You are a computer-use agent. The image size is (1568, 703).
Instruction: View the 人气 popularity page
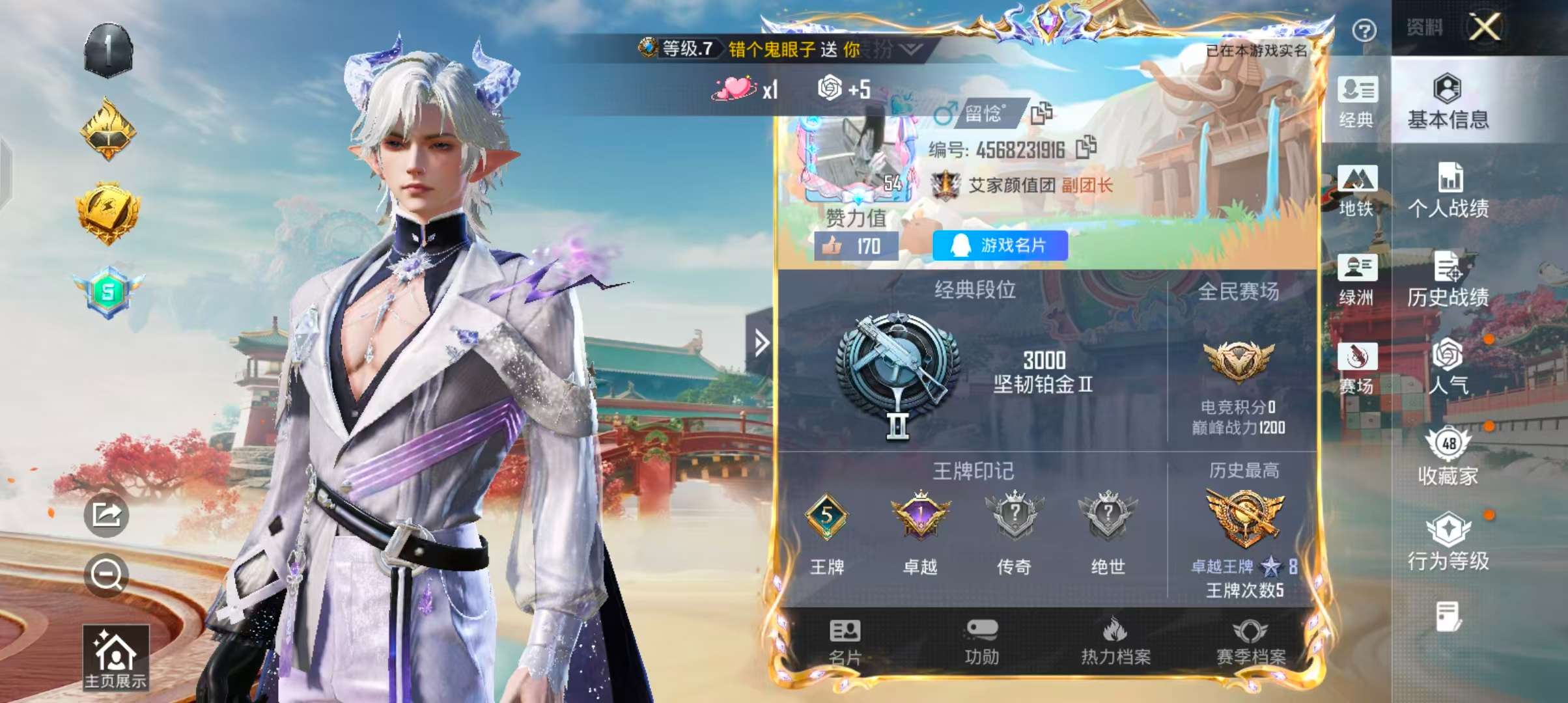1448,366
